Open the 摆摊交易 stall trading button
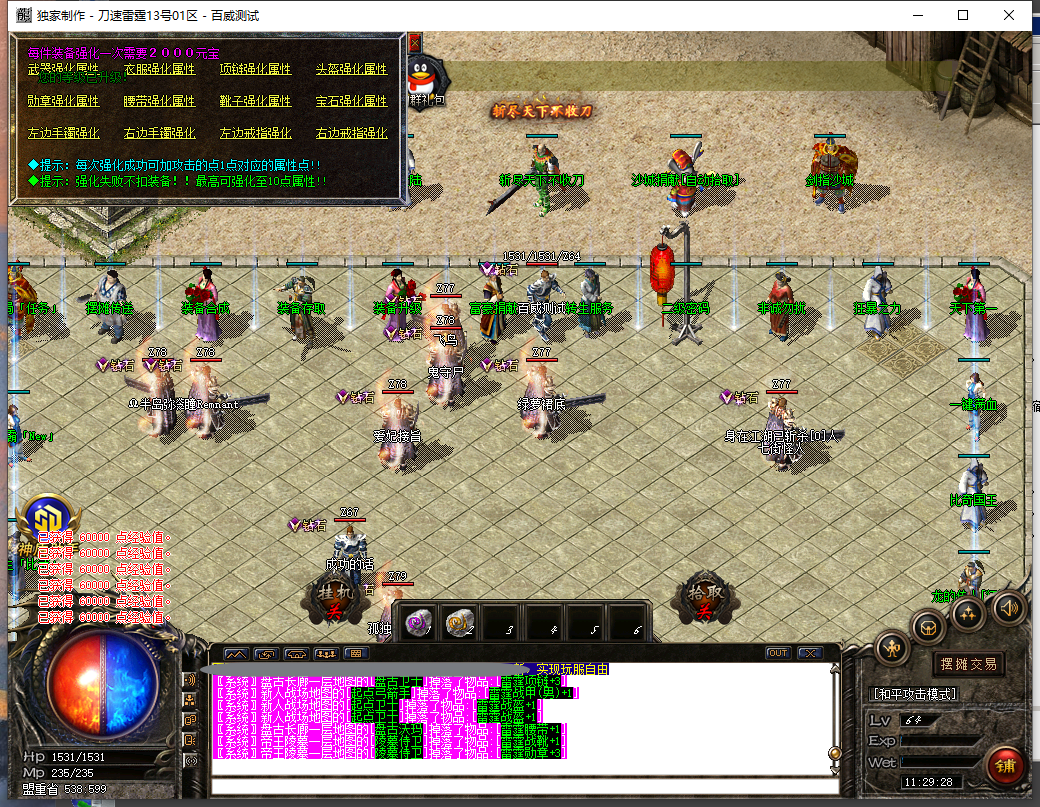This screenshot has height=807, width=1040. click(967, 664)
